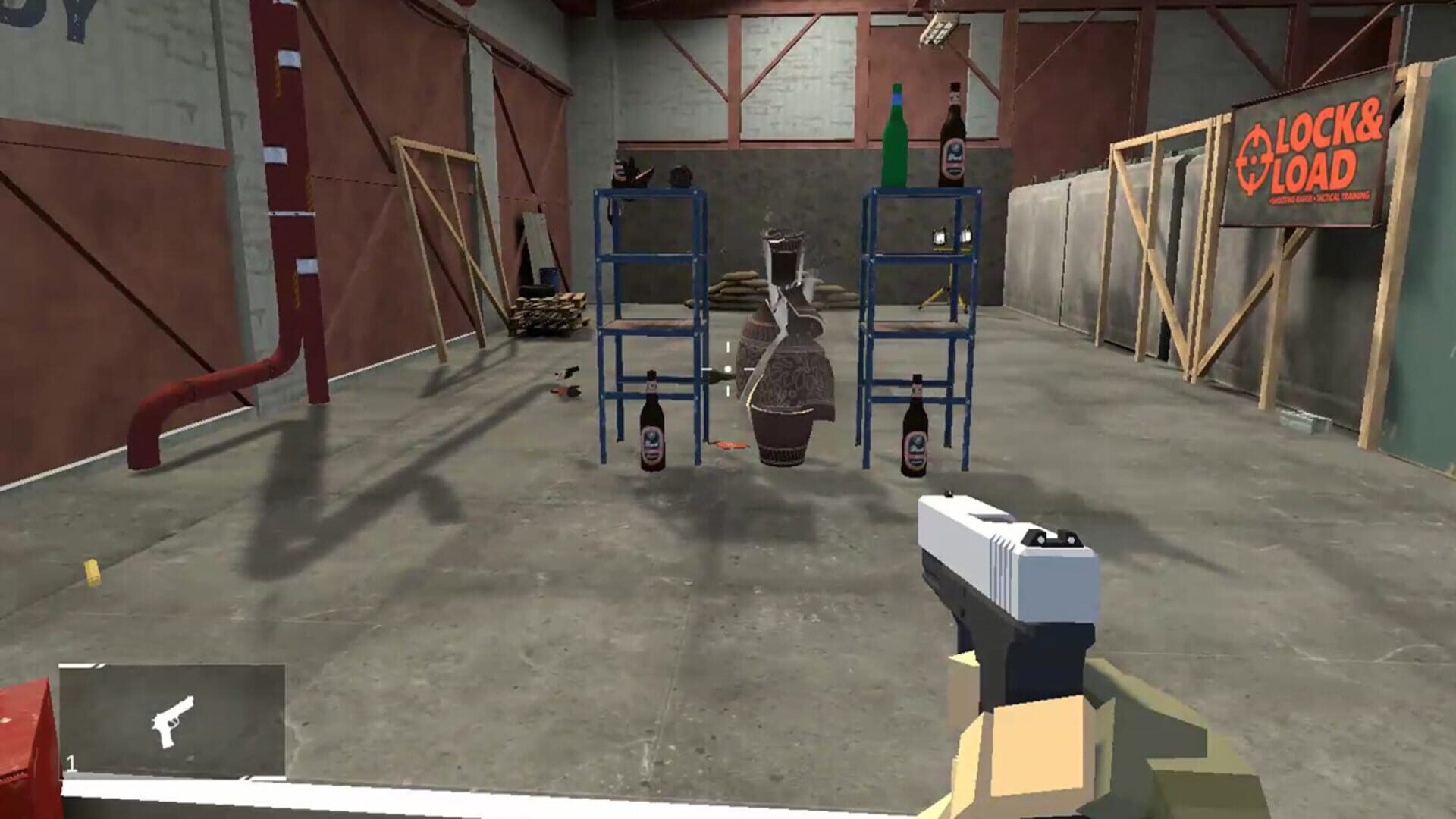1456x819 pixels.
Task: Click the Lock & Load sign text
Action: pyautogui.click(x=1323, y=152)
